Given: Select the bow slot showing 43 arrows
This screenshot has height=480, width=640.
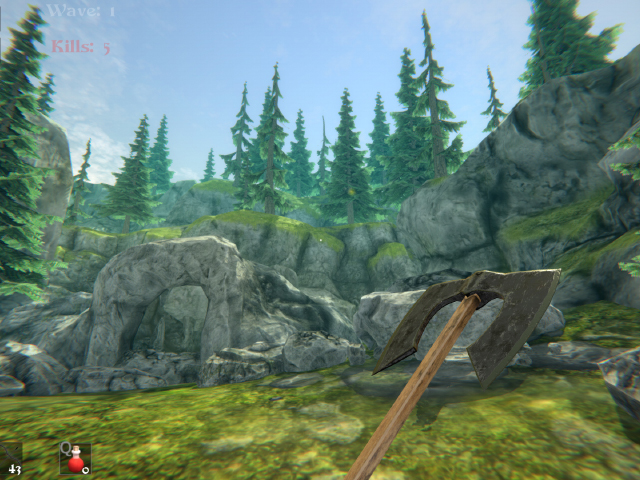Looking at the screenshot, I should tap(11, 459).
